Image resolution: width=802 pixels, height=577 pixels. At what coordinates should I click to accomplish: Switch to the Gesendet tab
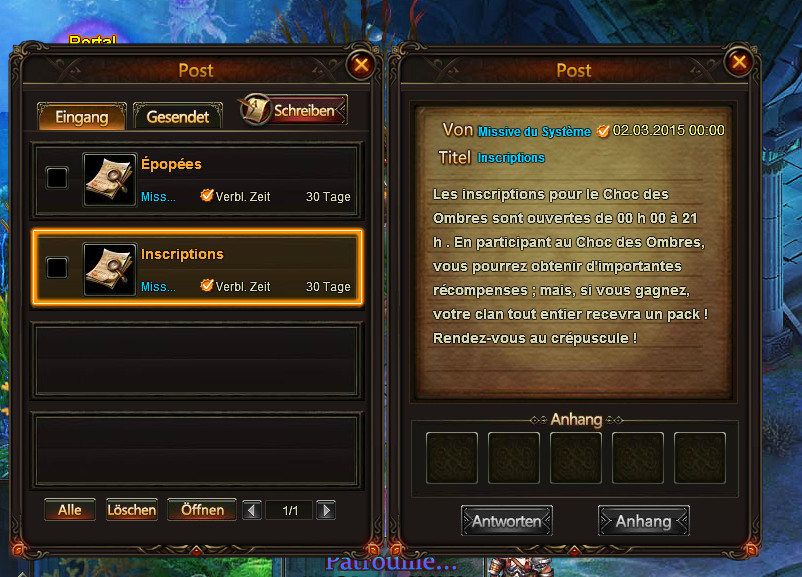point(178,116)
